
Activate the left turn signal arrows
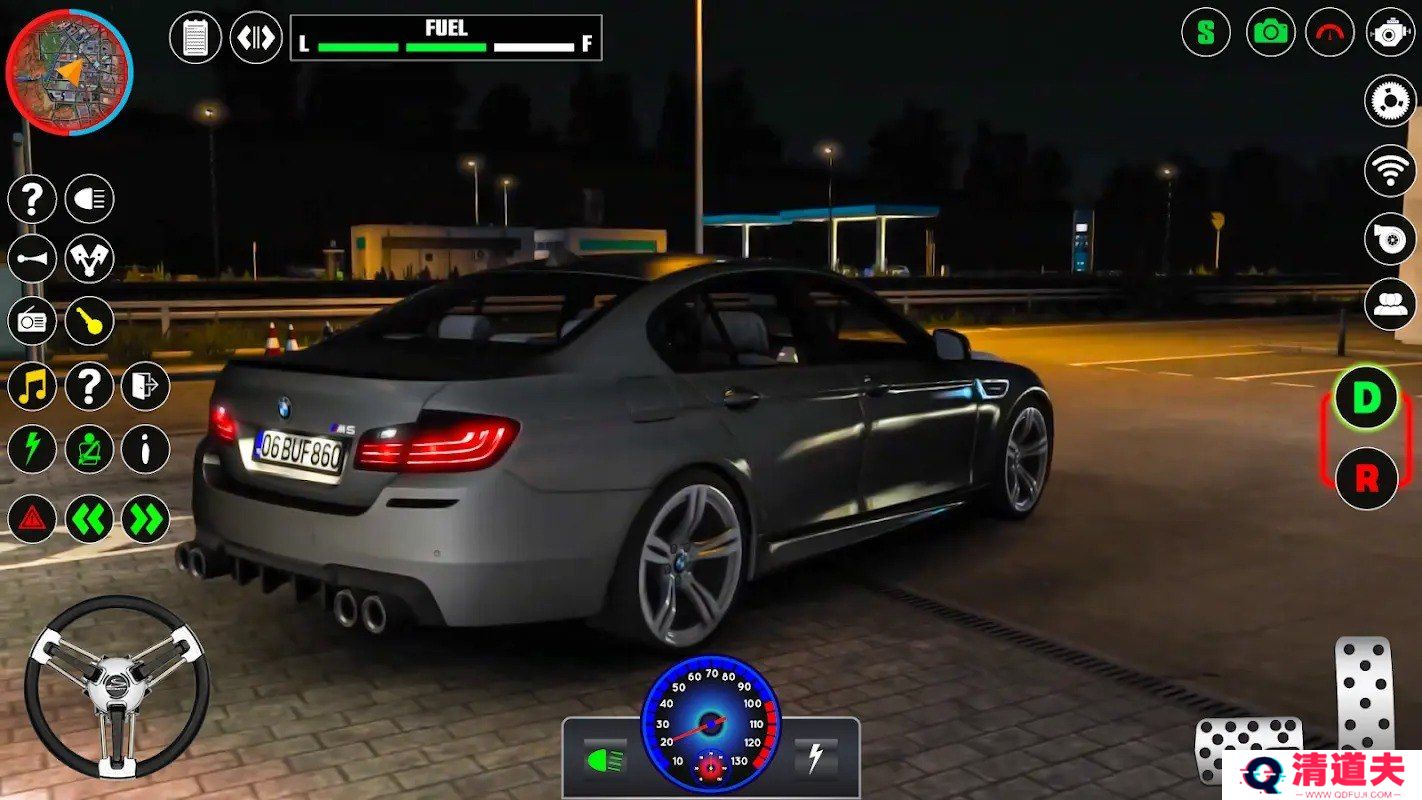coord(90,519)
